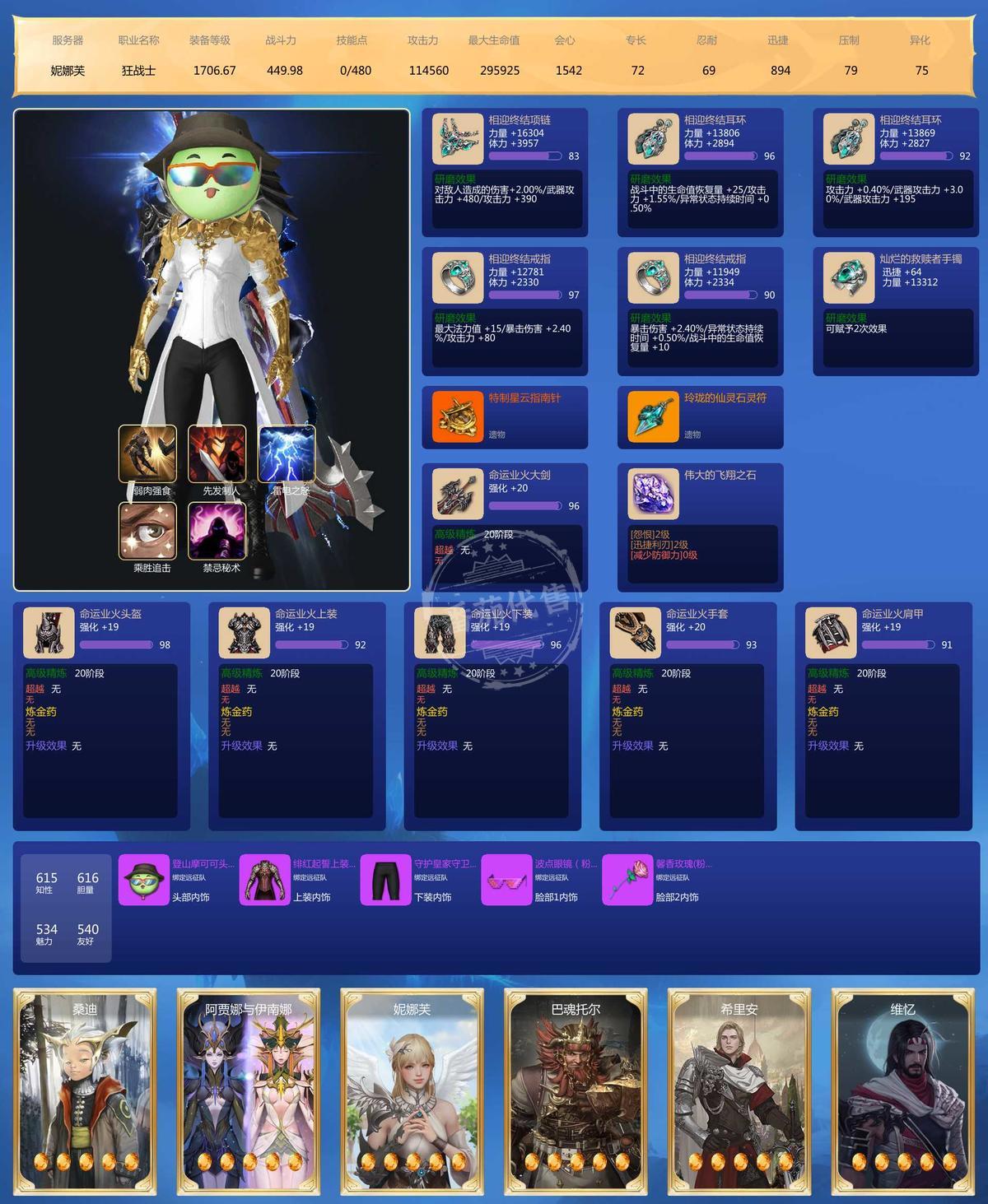
Task: Open the 特制星云指南针 compass relic
Action: (x=458, y=417)
